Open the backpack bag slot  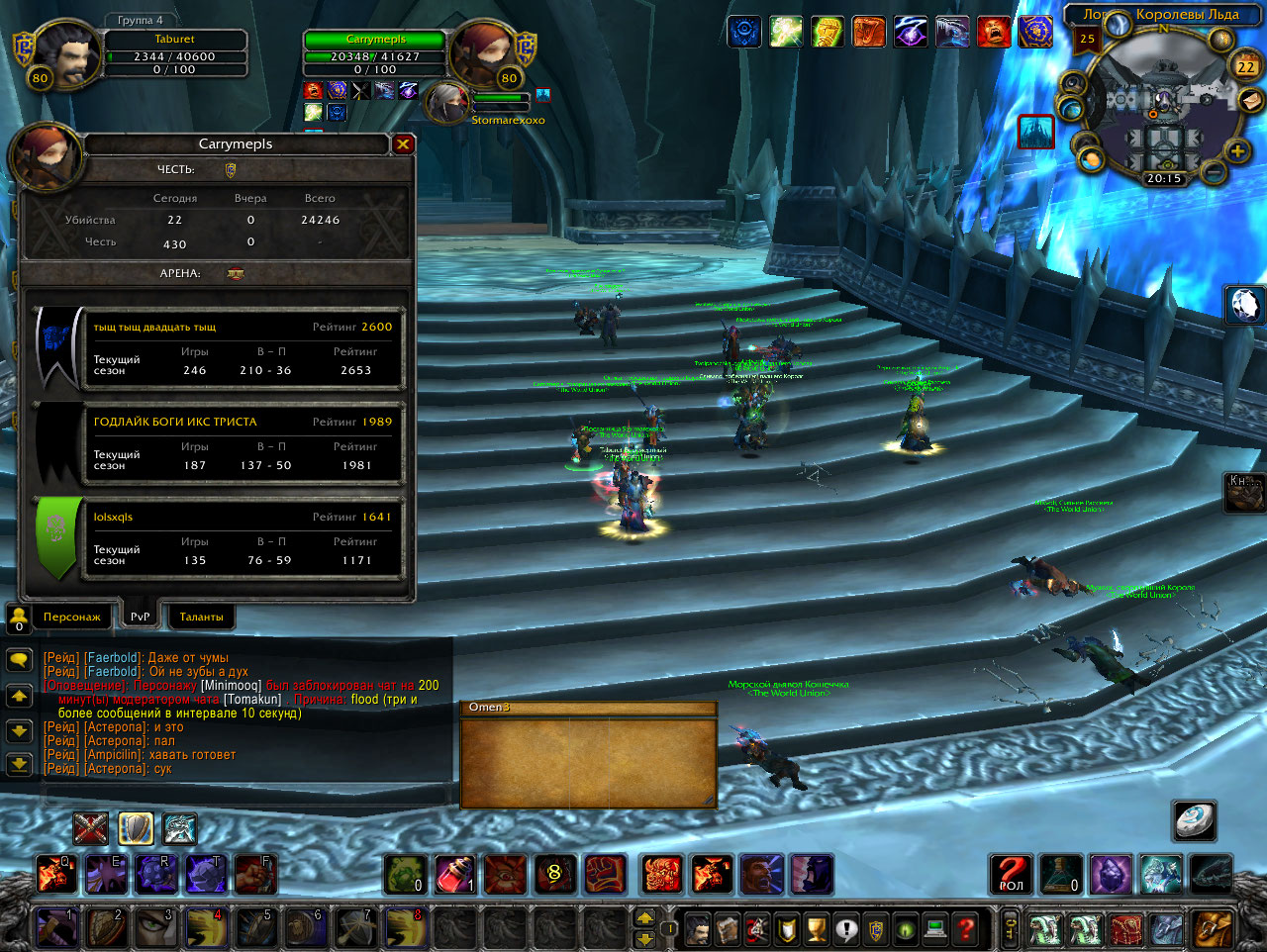pos(1210,929)
